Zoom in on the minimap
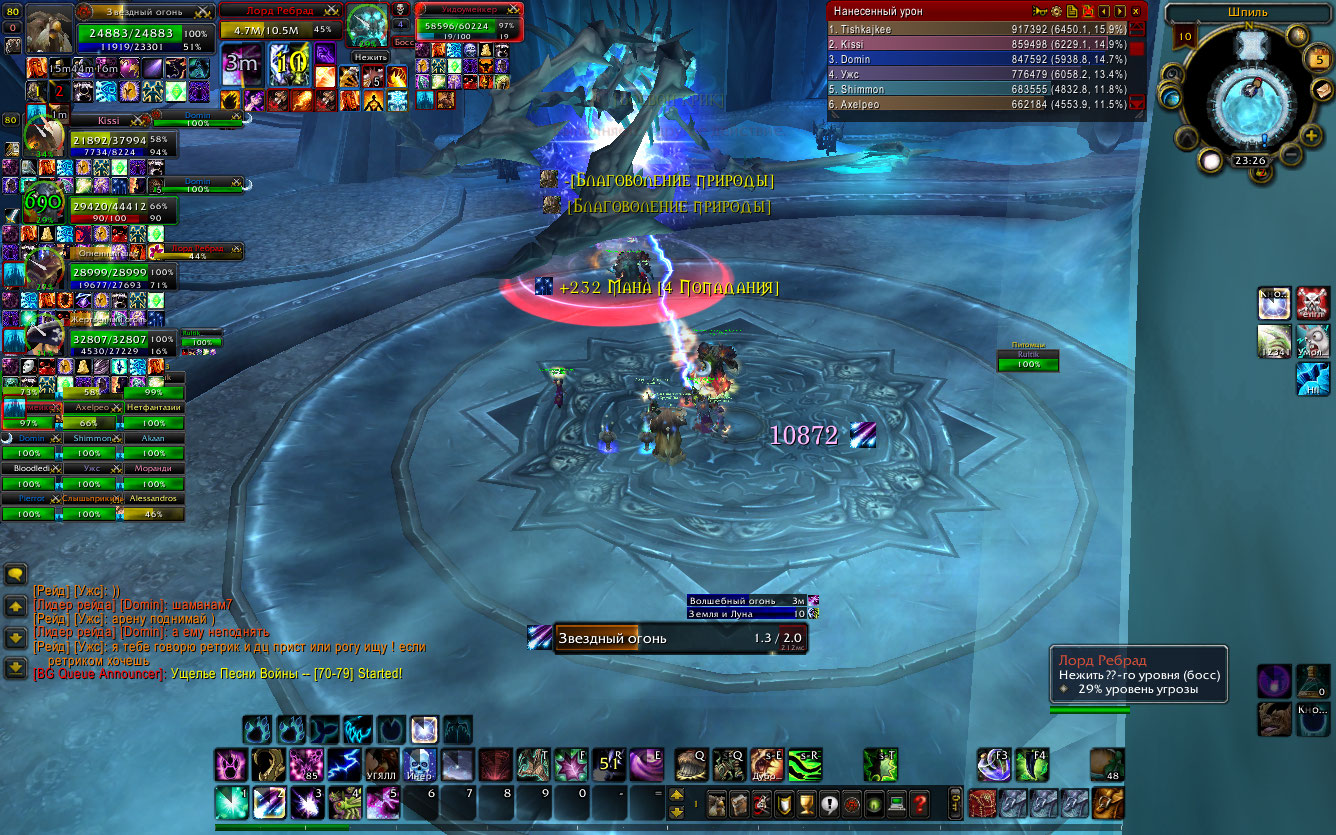The height and width of the screenshot is (835, 1336). tap(1312, 134)
